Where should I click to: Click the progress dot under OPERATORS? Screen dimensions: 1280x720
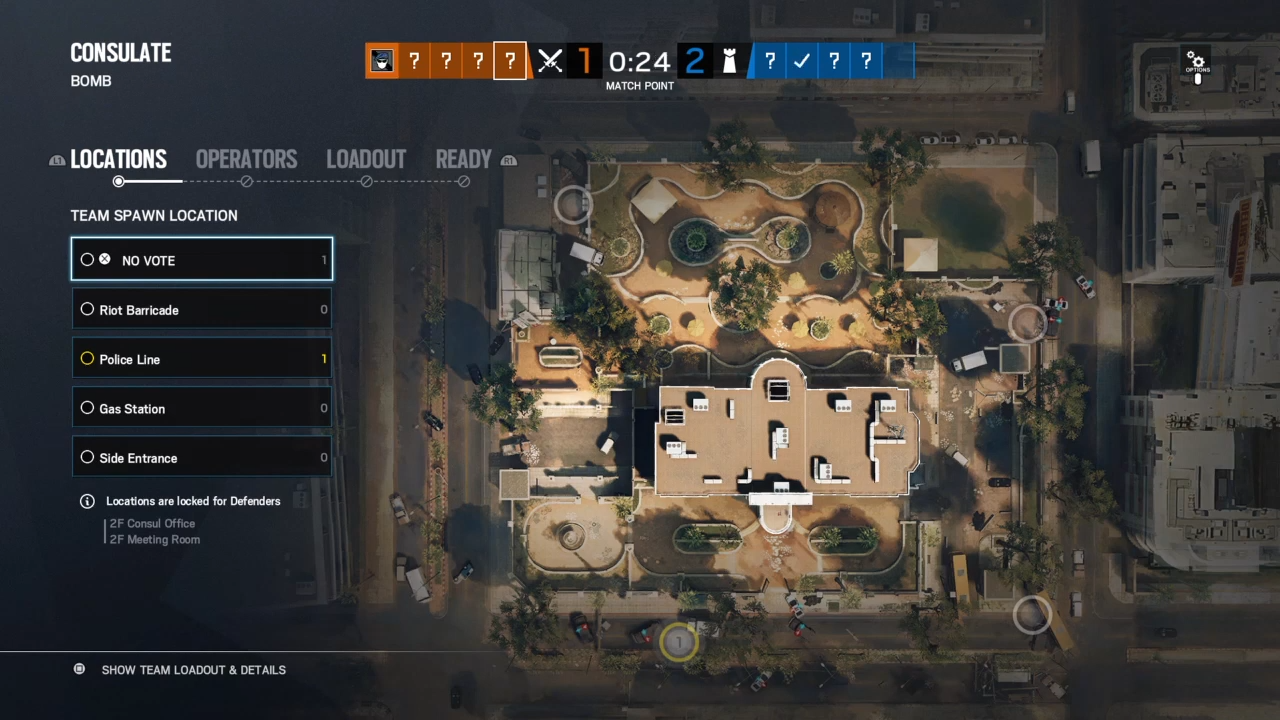click(x=246, y=181)
